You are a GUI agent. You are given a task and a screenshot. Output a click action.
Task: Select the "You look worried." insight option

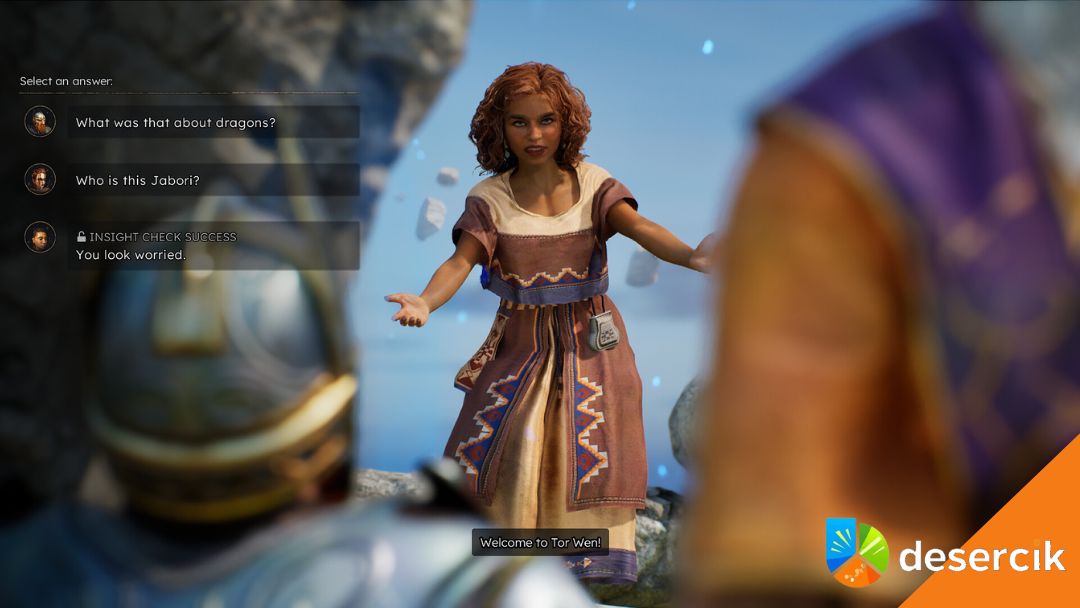point(214,246)
